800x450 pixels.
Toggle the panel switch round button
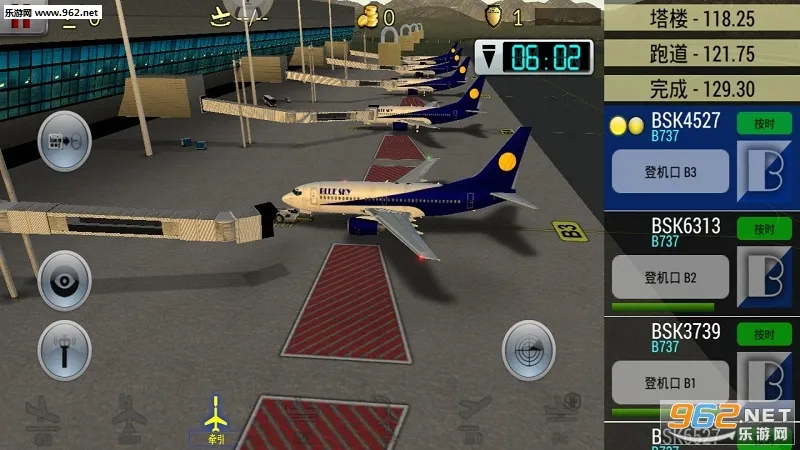click(64, 141)
